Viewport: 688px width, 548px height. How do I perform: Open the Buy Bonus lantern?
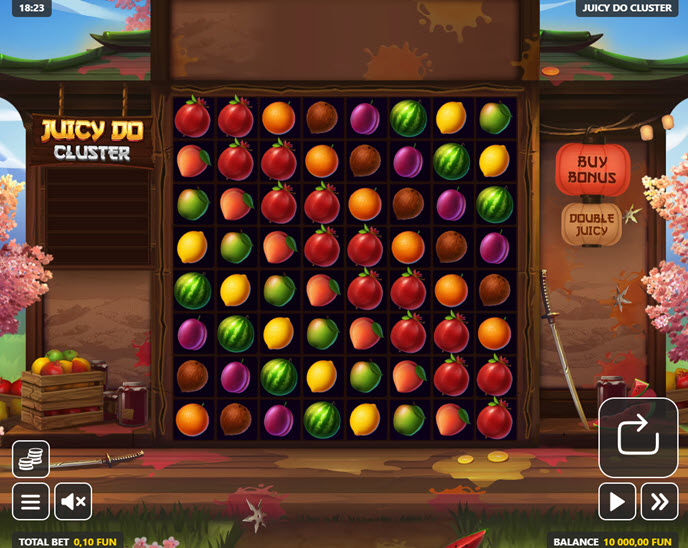(x=592, y=170)
